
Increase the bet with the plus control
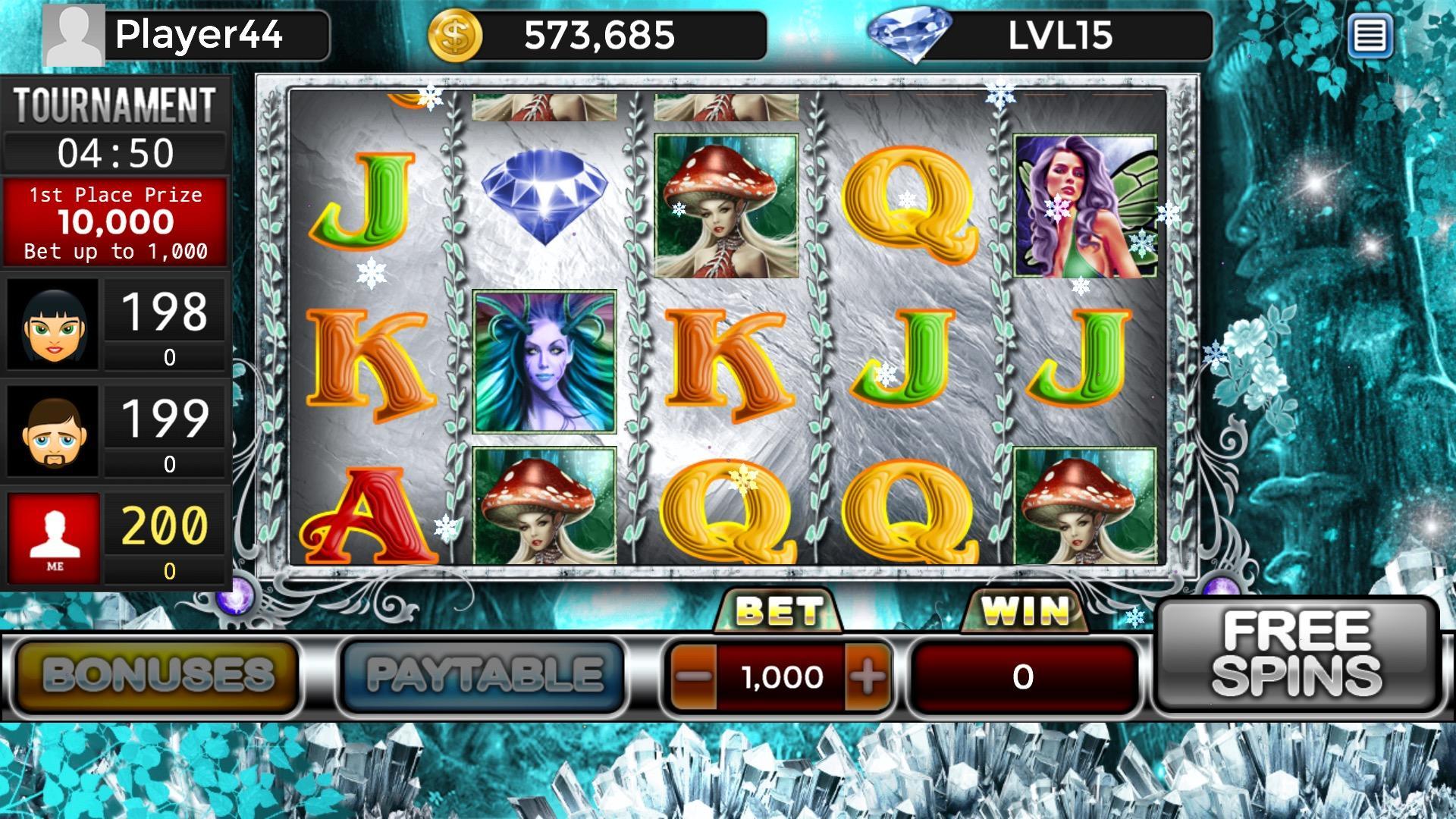tap(868, 677)
